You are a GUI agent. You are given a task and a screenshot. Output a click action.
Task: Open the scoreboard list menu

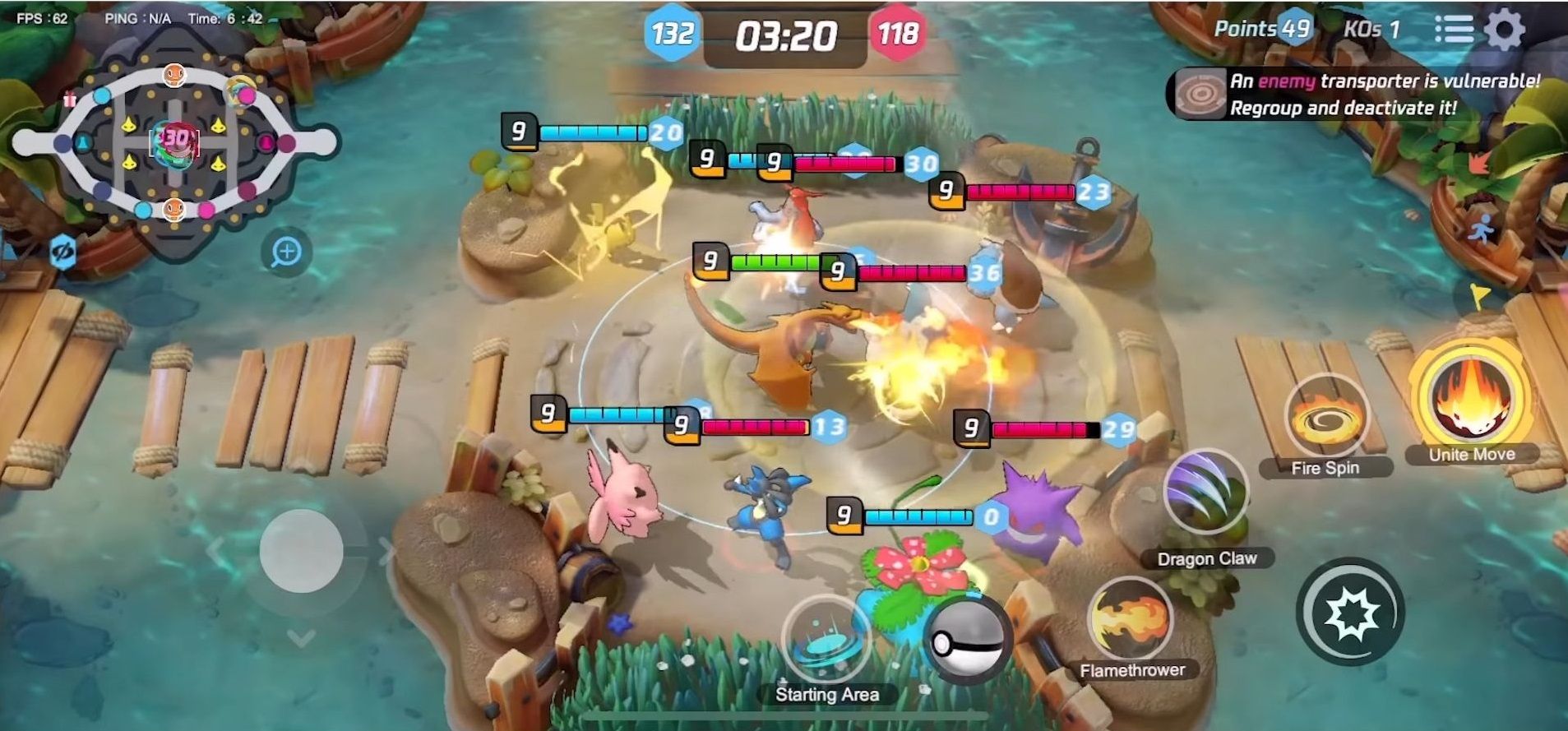click(x=1455, y=28)
